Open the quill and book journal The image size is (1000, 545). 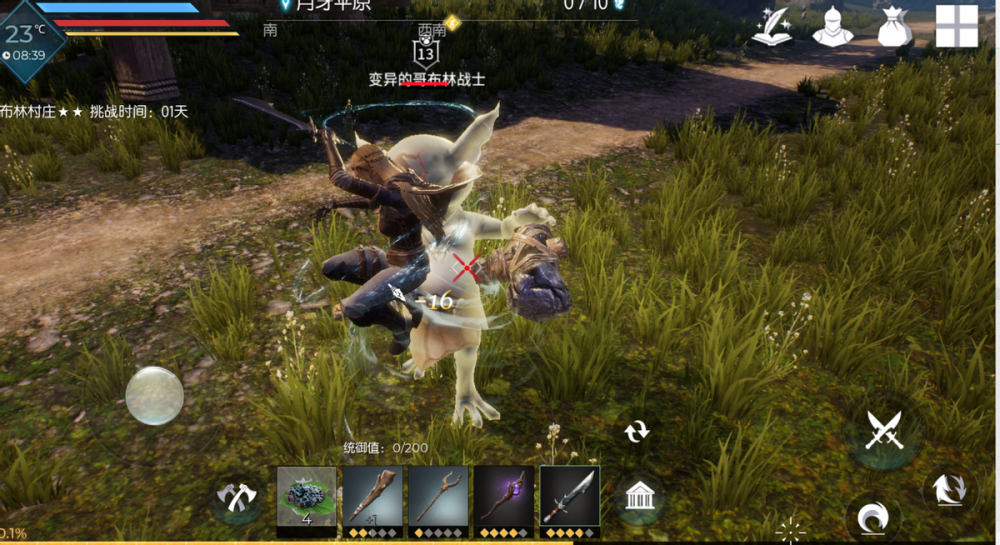tap(773, 27)
